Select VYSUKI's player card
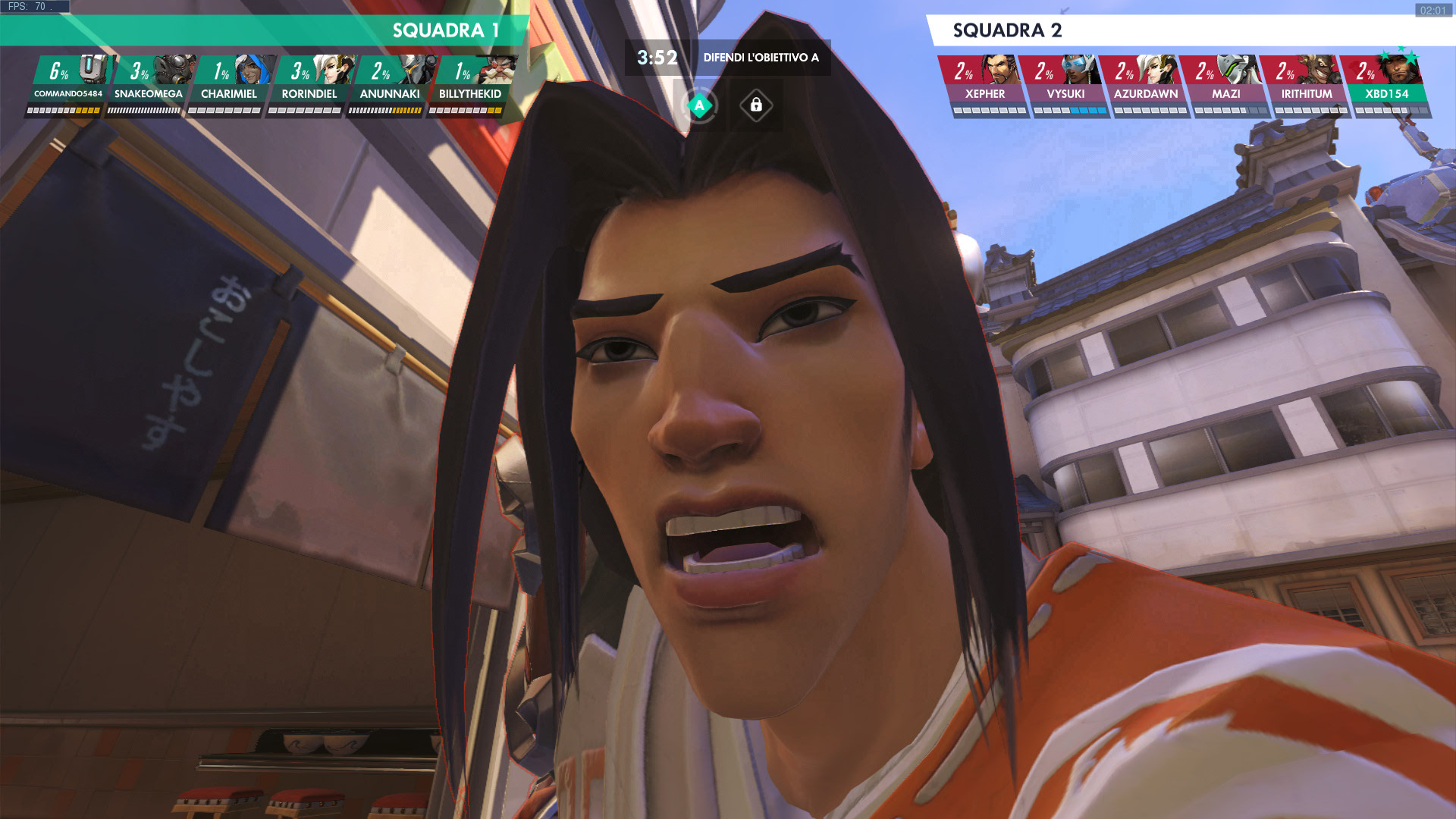Image resolution: width=1456 pixels, height=819 pixels. pyautogui.click(x=1065, y=83)
